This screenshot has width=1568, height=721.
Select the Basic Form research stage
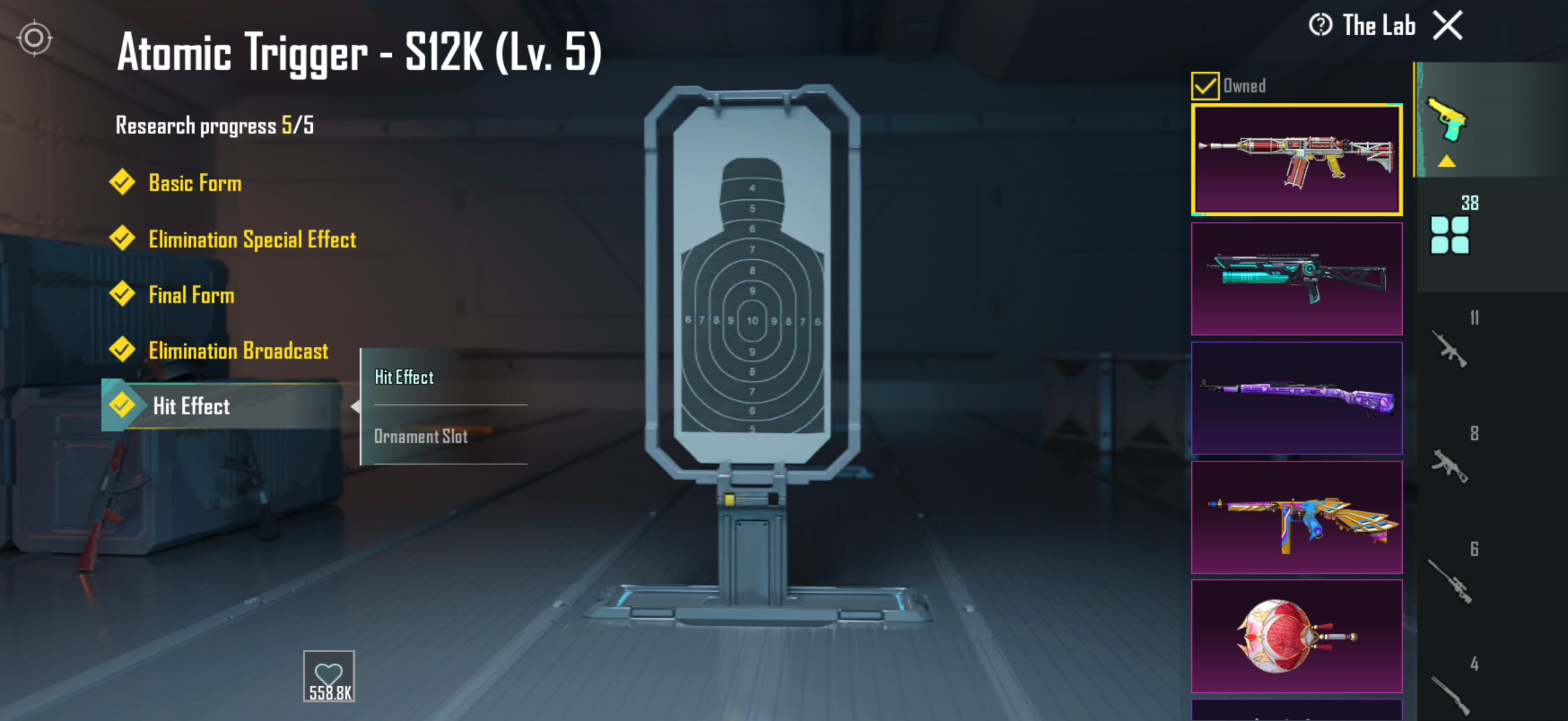coord(194,183)
